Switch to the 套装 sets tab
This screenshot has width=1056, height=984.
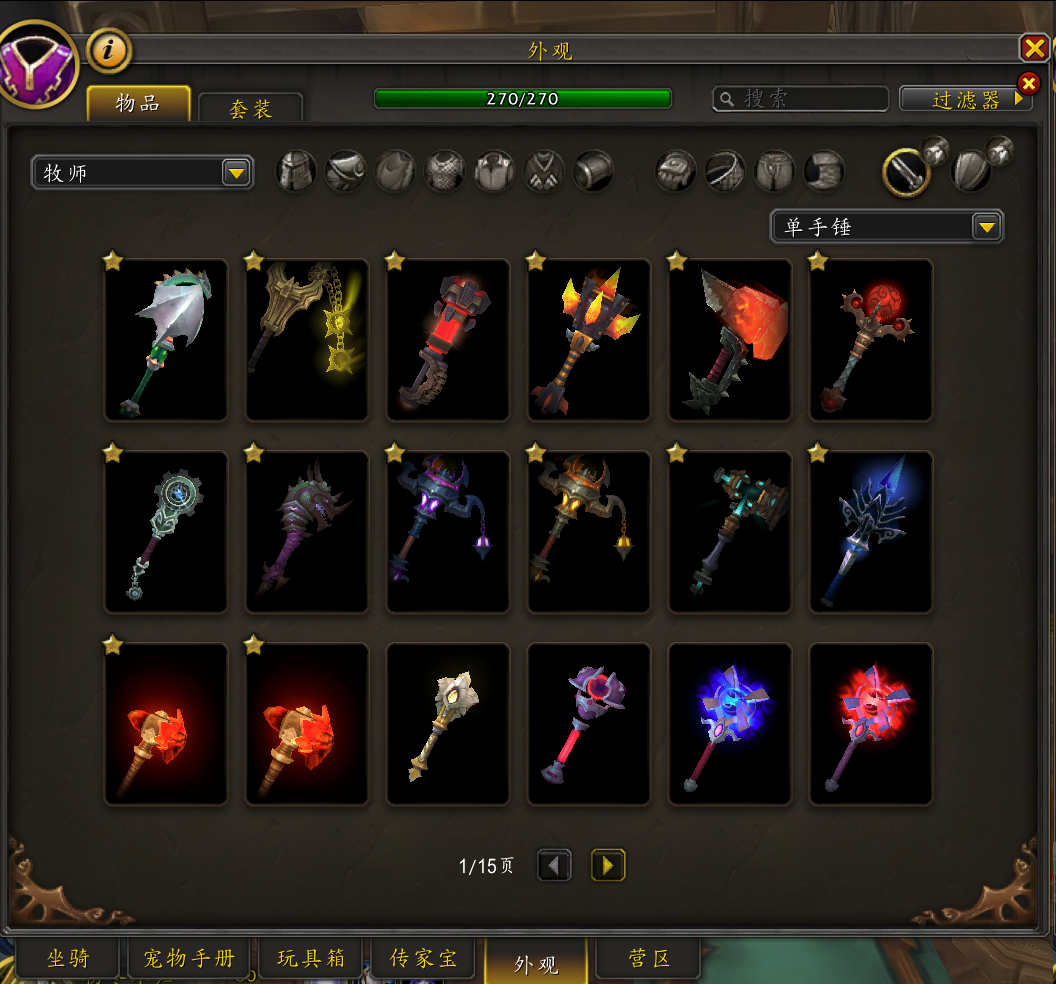[x=250, y=108]
